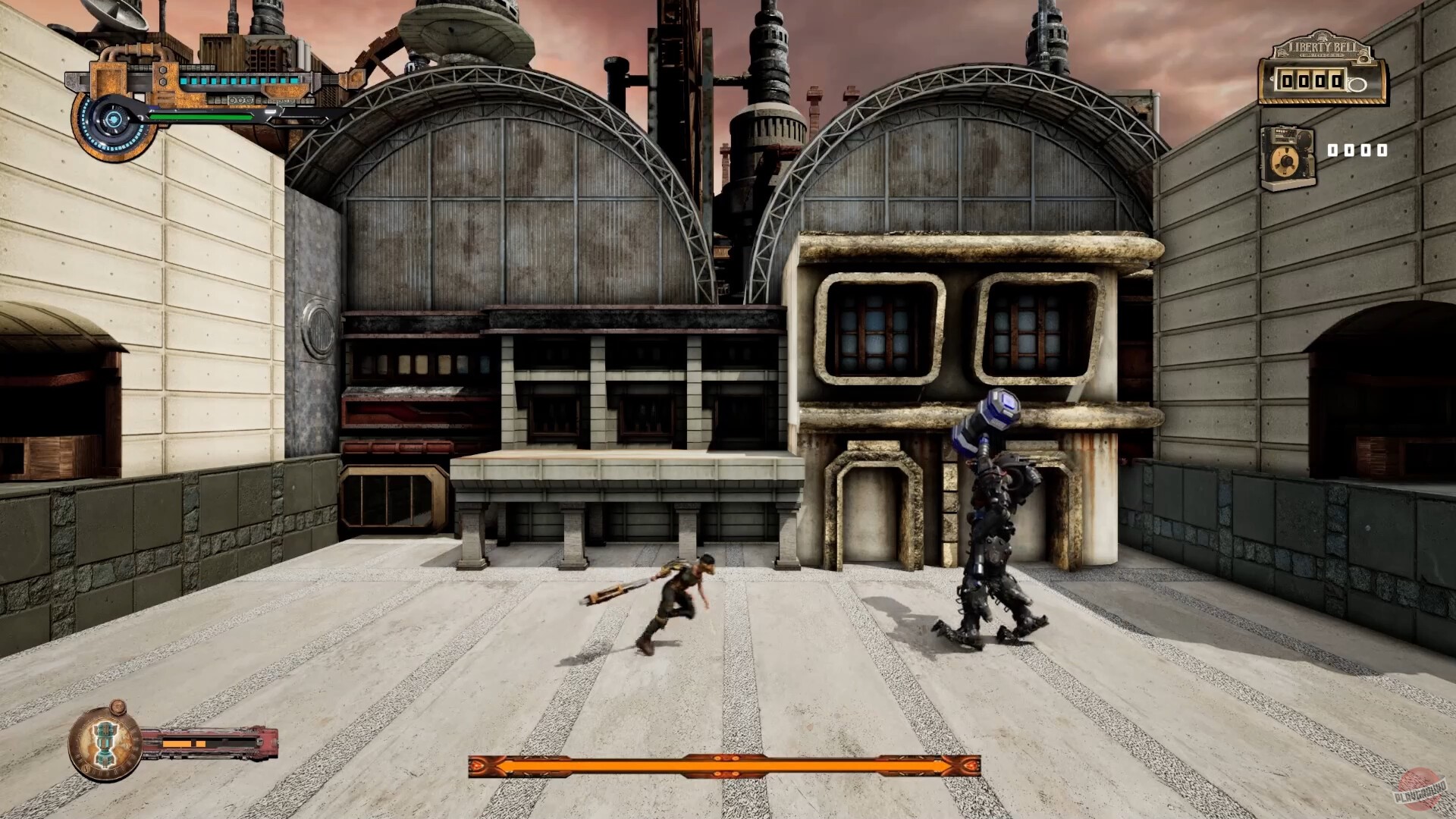Click the hex bolt pair on the HUD frame

pyautogui.click(x=164, y=74)
